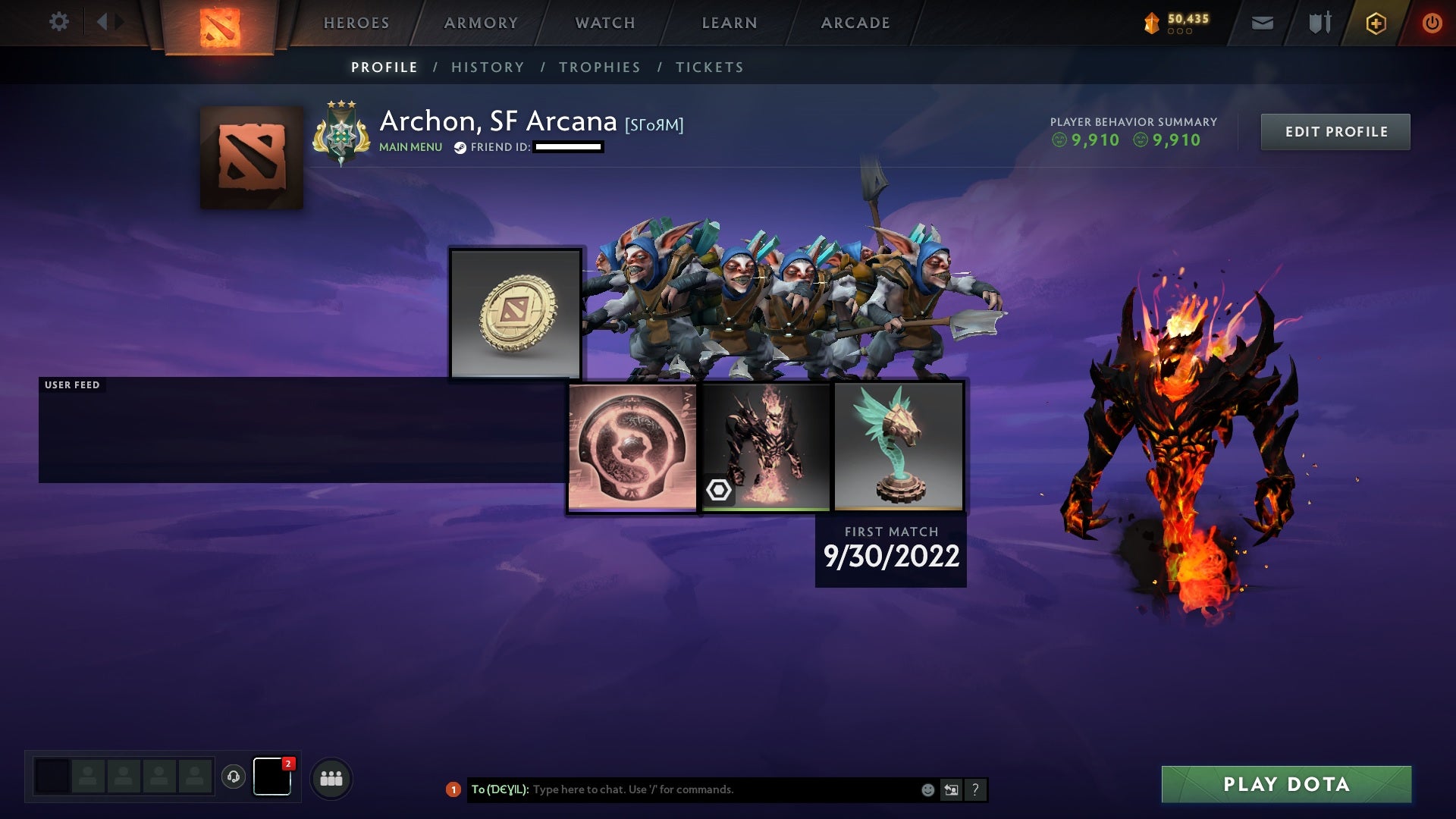Click the orange chat channel notification badge
This screenshot has width=1456, height=819.
(x=453, y=789)
